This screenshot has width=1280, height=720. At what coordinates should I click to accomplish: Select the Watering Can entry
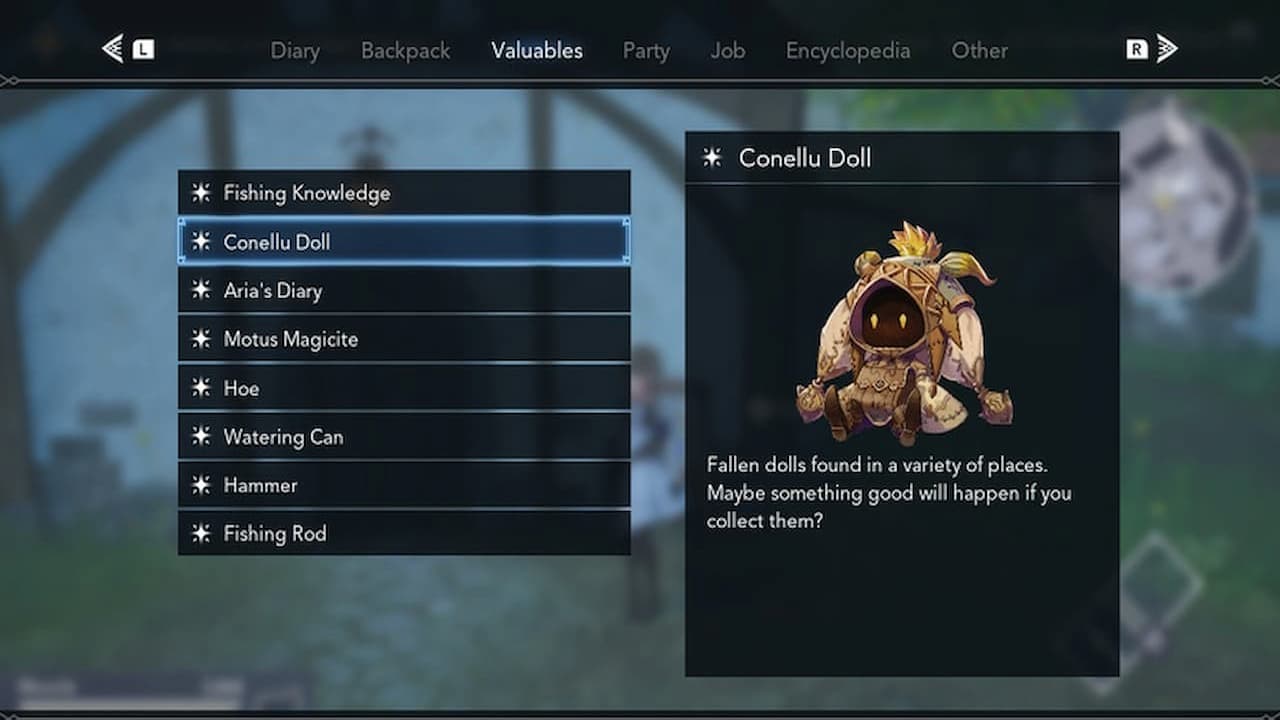tap(404, 437)
